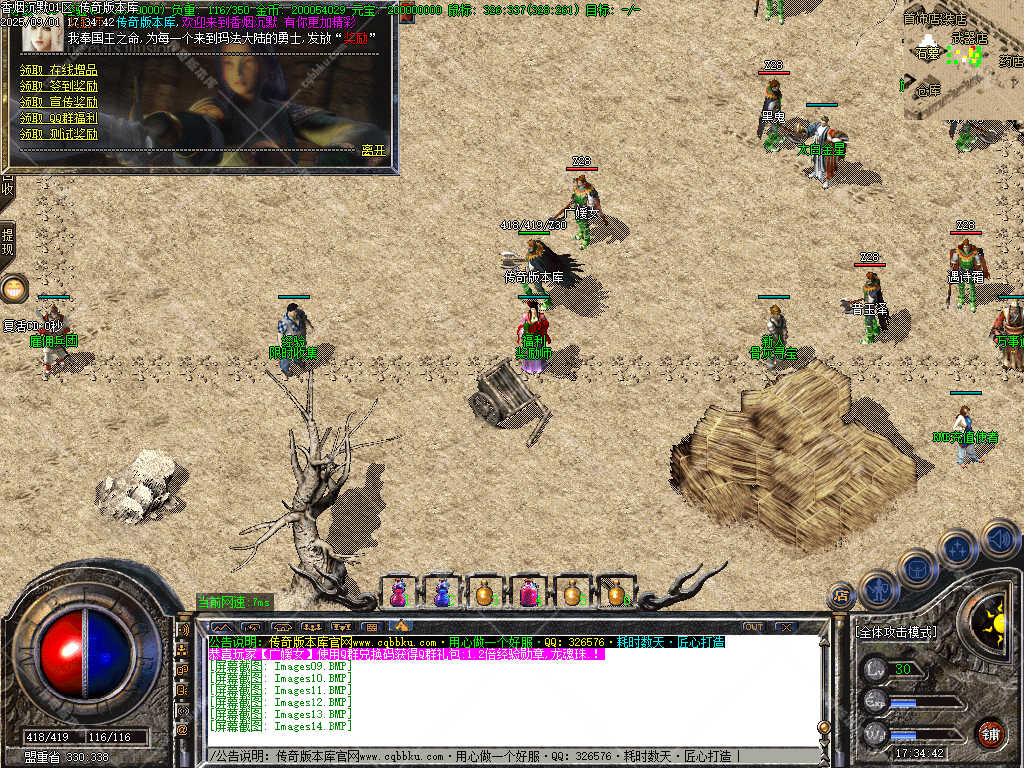
Task: Claim the 签到奖励 sign-in reward
Action: coord(59,86)
